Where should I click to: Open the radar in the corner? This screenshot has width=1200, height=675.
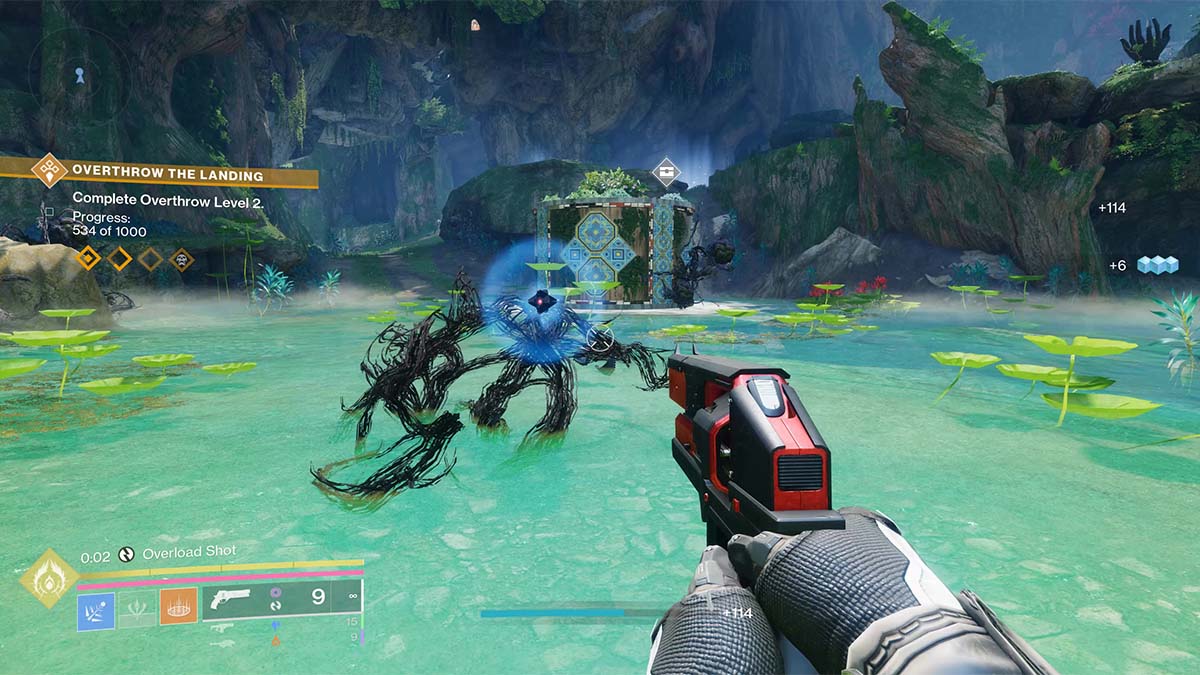point(78,73)
